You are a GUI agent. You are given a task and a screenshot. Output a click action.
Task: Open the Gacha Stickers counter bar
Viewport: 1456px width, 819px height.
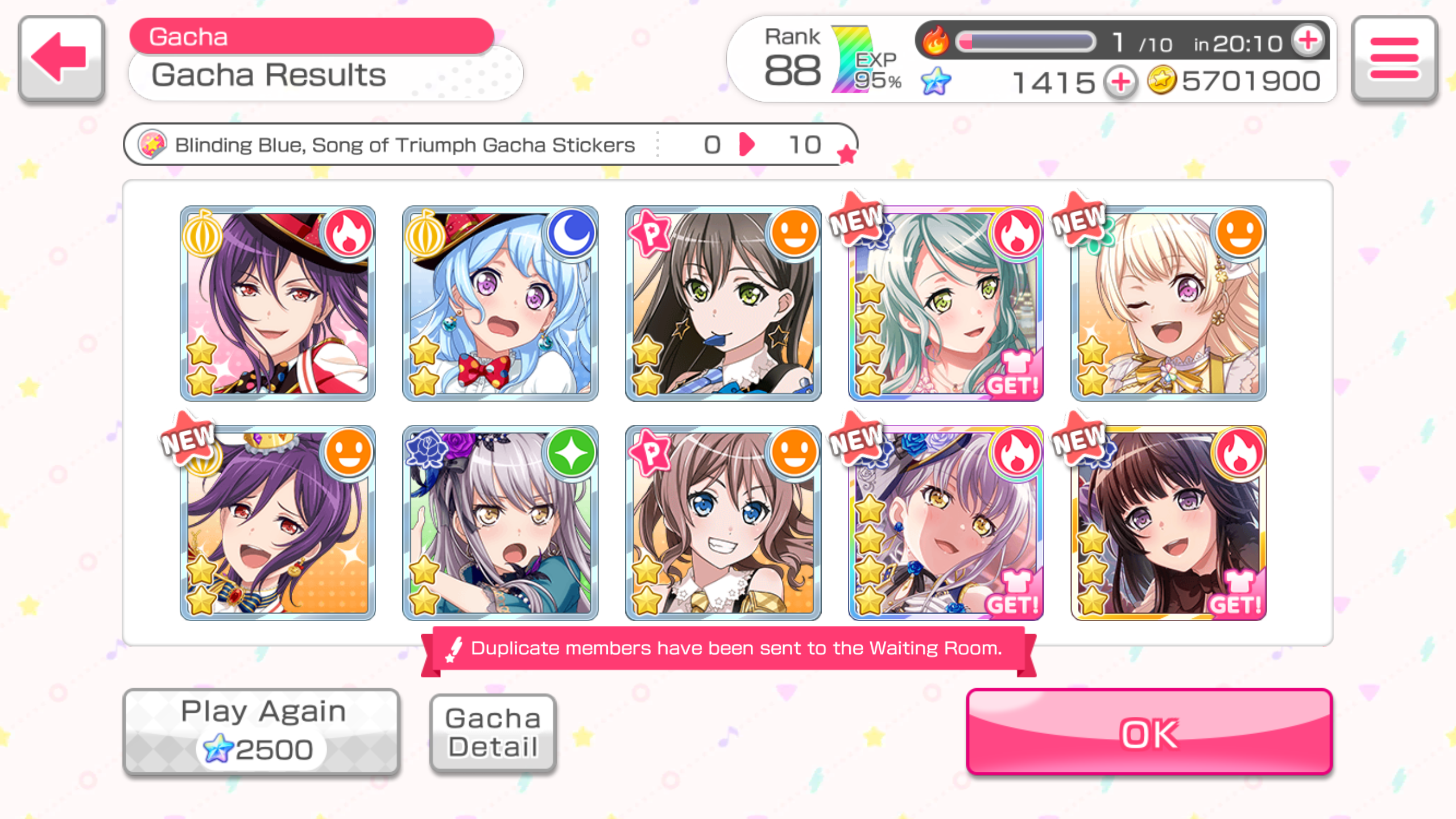pos(489,144)
